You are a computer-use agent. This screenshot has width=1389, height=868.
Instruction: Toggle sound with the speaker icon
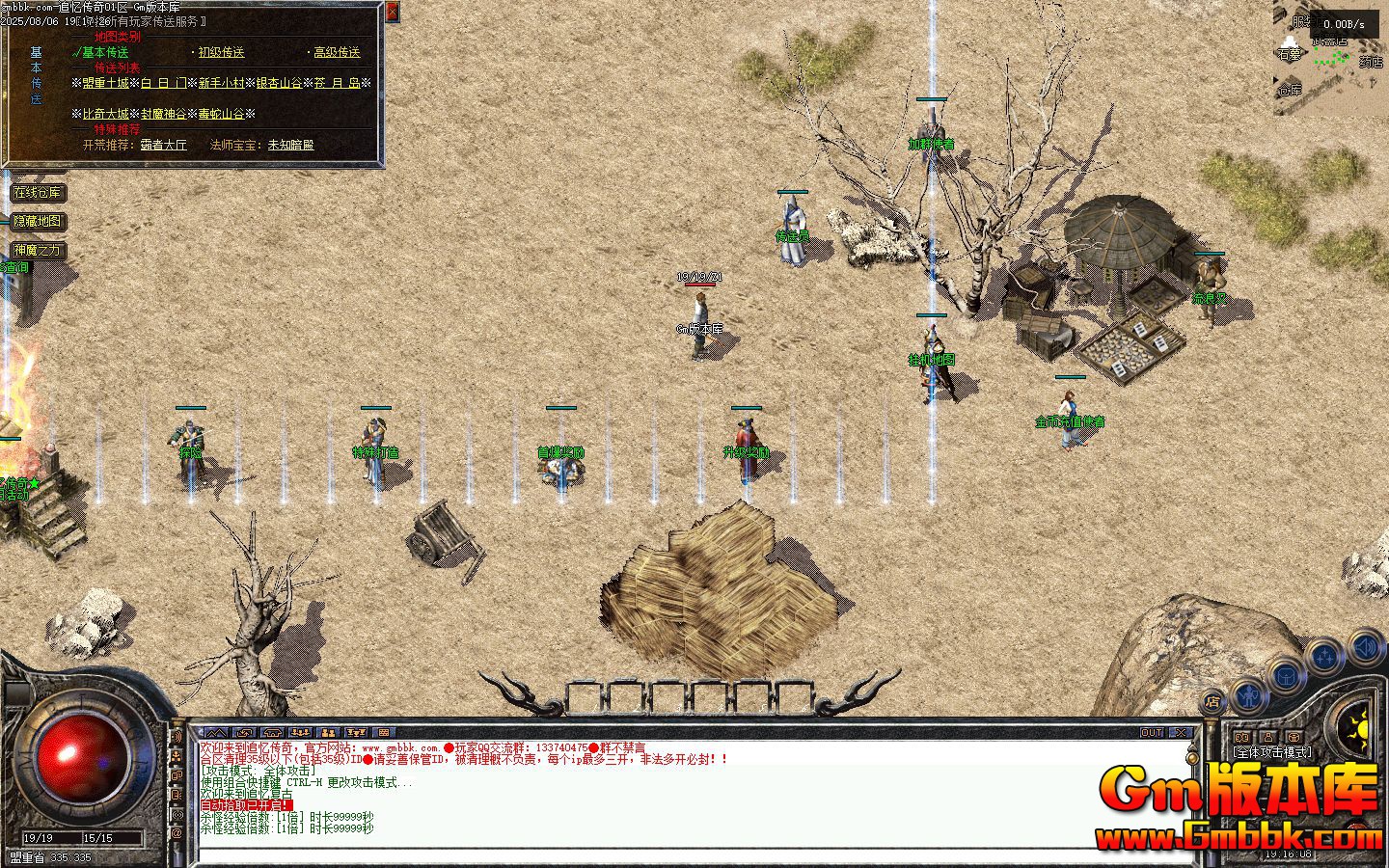click(1365, 645)
